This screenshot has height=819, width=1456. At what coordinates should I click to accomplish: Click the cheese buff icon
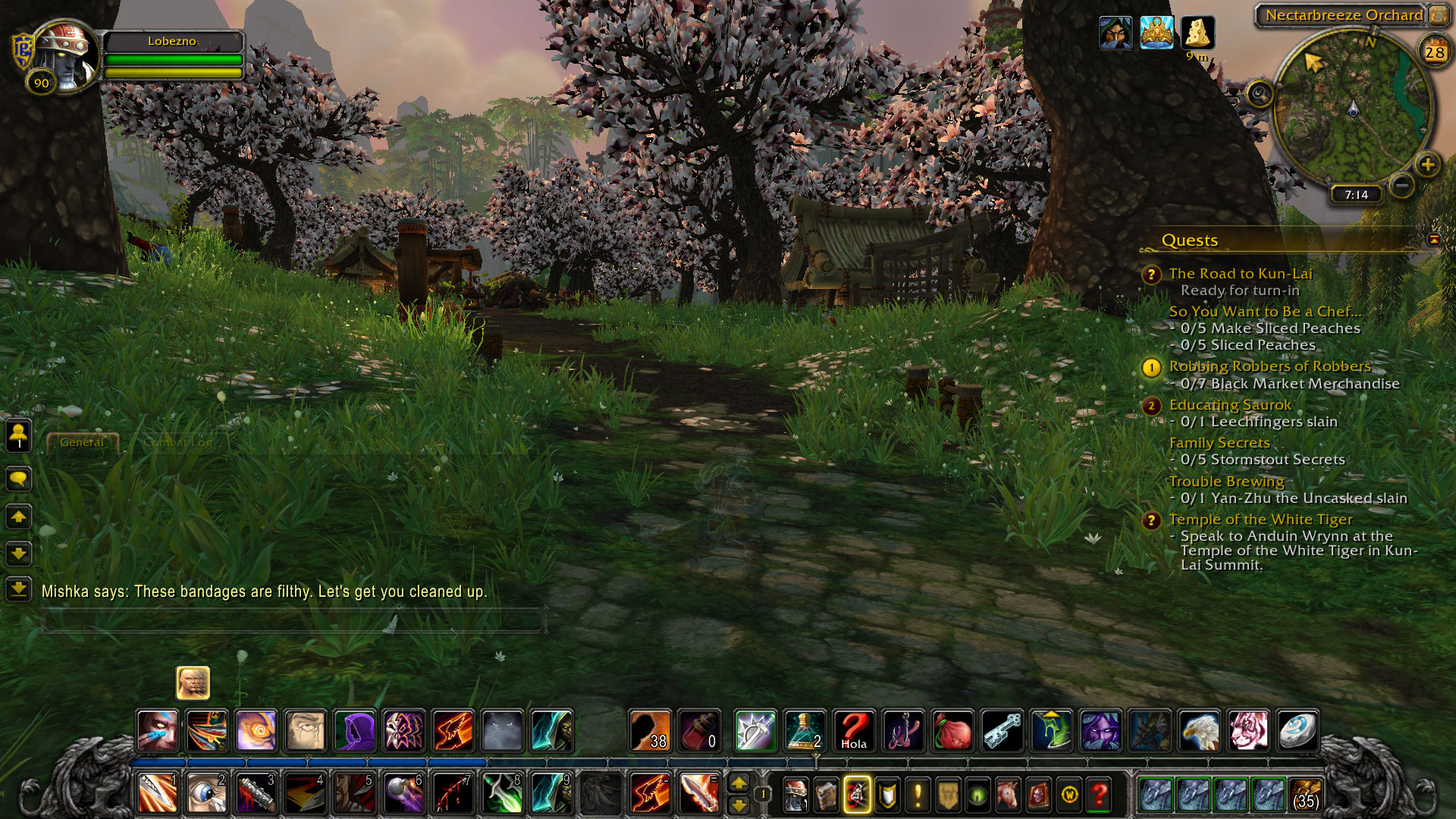click(1197, 33)
